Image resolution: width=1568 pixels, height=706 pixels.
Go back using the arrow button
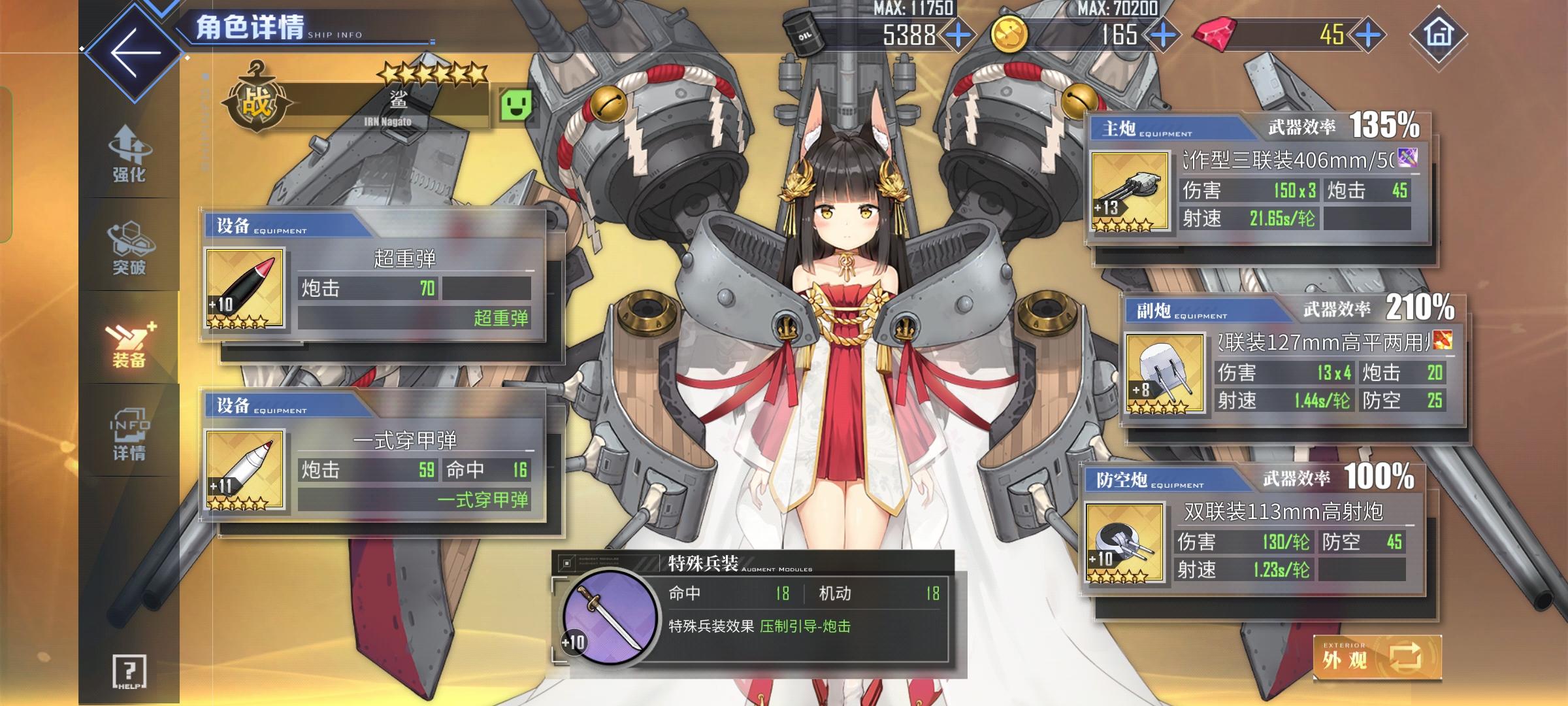(x=135, y=52)
